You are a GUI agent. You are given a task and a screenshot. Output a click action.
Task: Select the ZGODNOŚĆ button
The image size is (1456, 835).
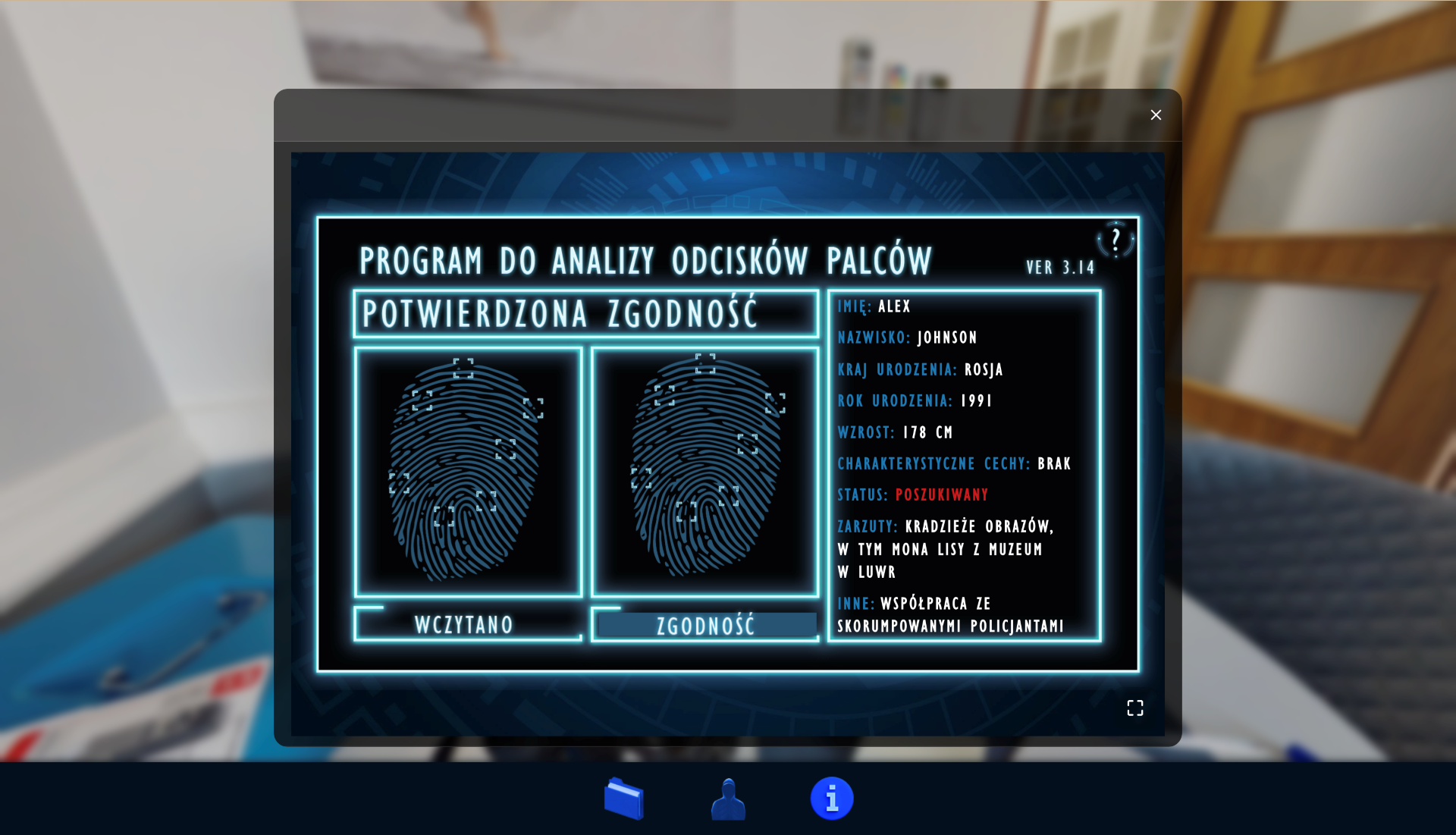point(705,626)
